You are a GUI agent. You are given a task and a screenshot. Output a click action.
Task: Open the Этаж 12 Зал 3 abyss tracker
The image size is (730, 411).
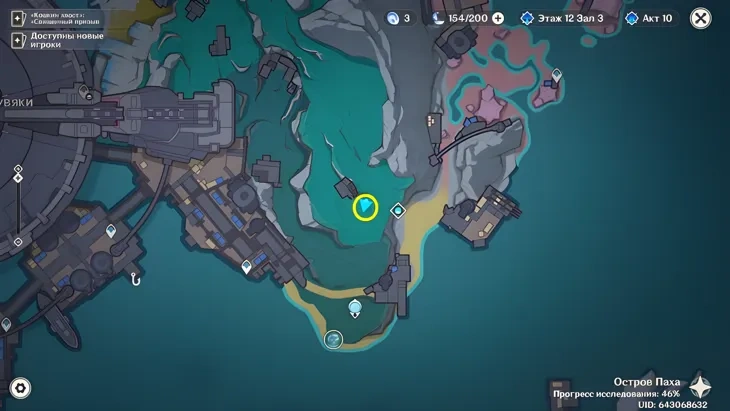click(562, 18)
